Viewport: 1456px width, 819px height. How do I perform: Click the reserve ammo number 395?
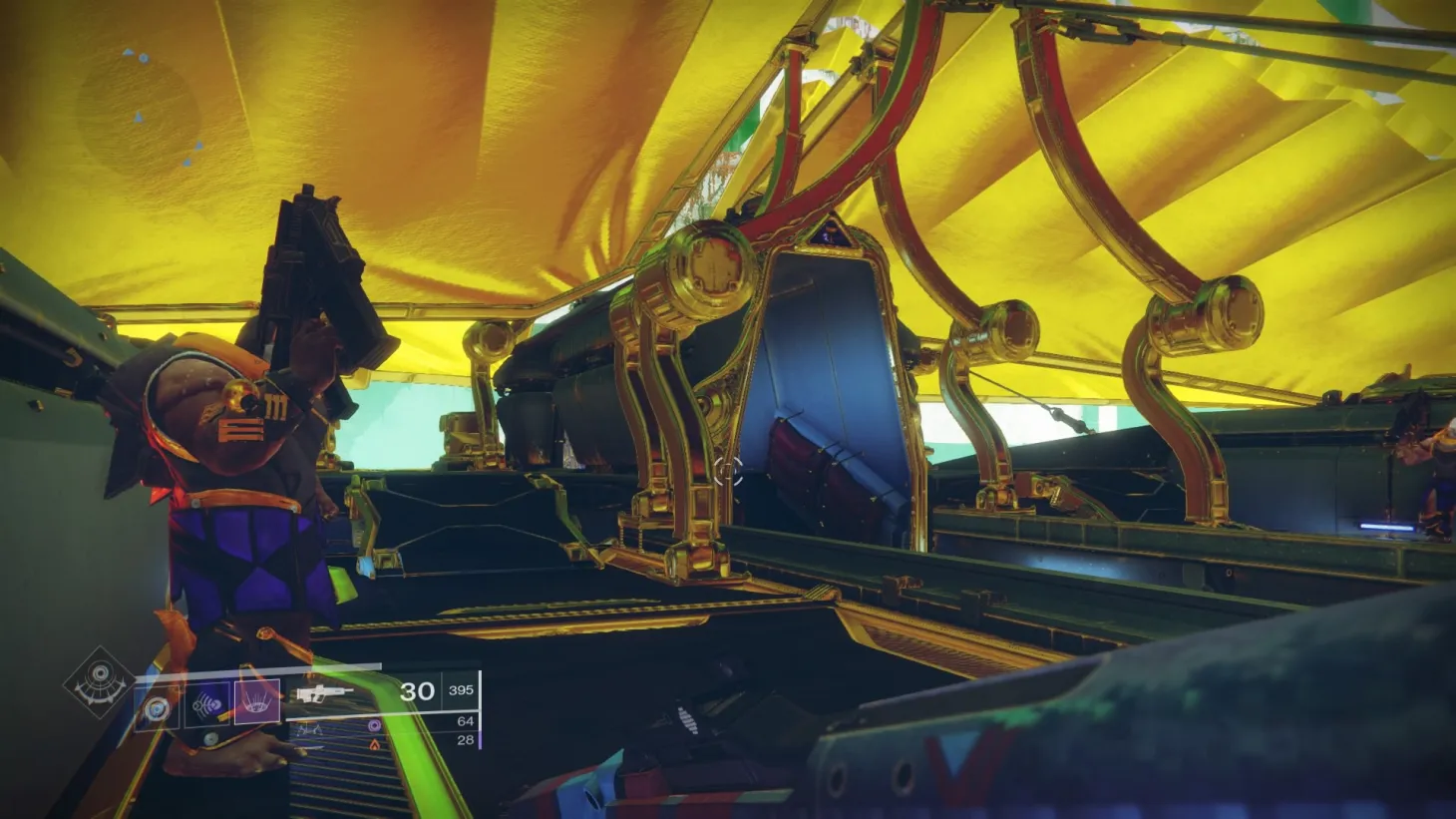tap(461, 690)
